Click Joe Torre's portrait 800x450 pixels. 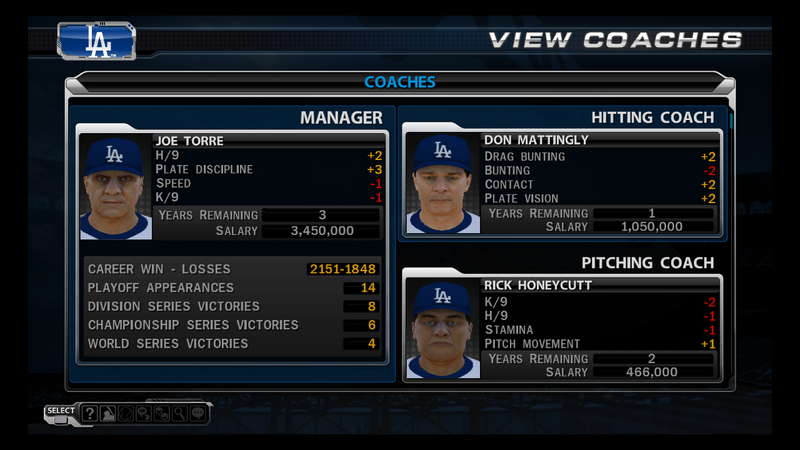[x=116, y=187]
